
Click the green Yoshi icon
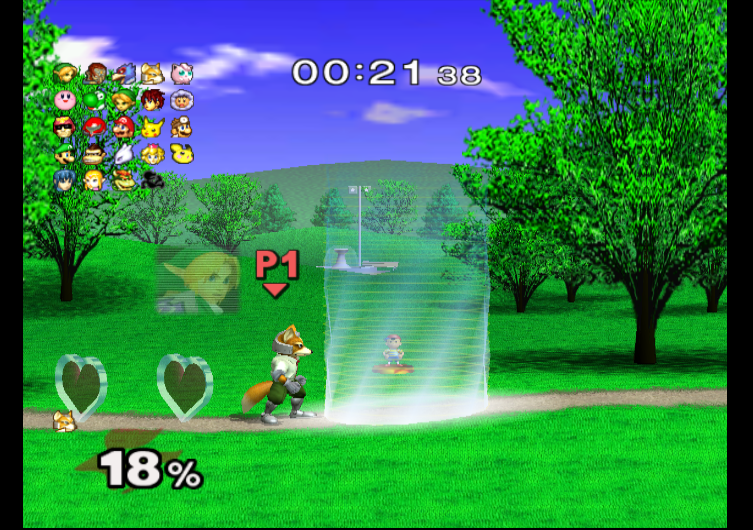pyautogui.click(x=95, y=100)
